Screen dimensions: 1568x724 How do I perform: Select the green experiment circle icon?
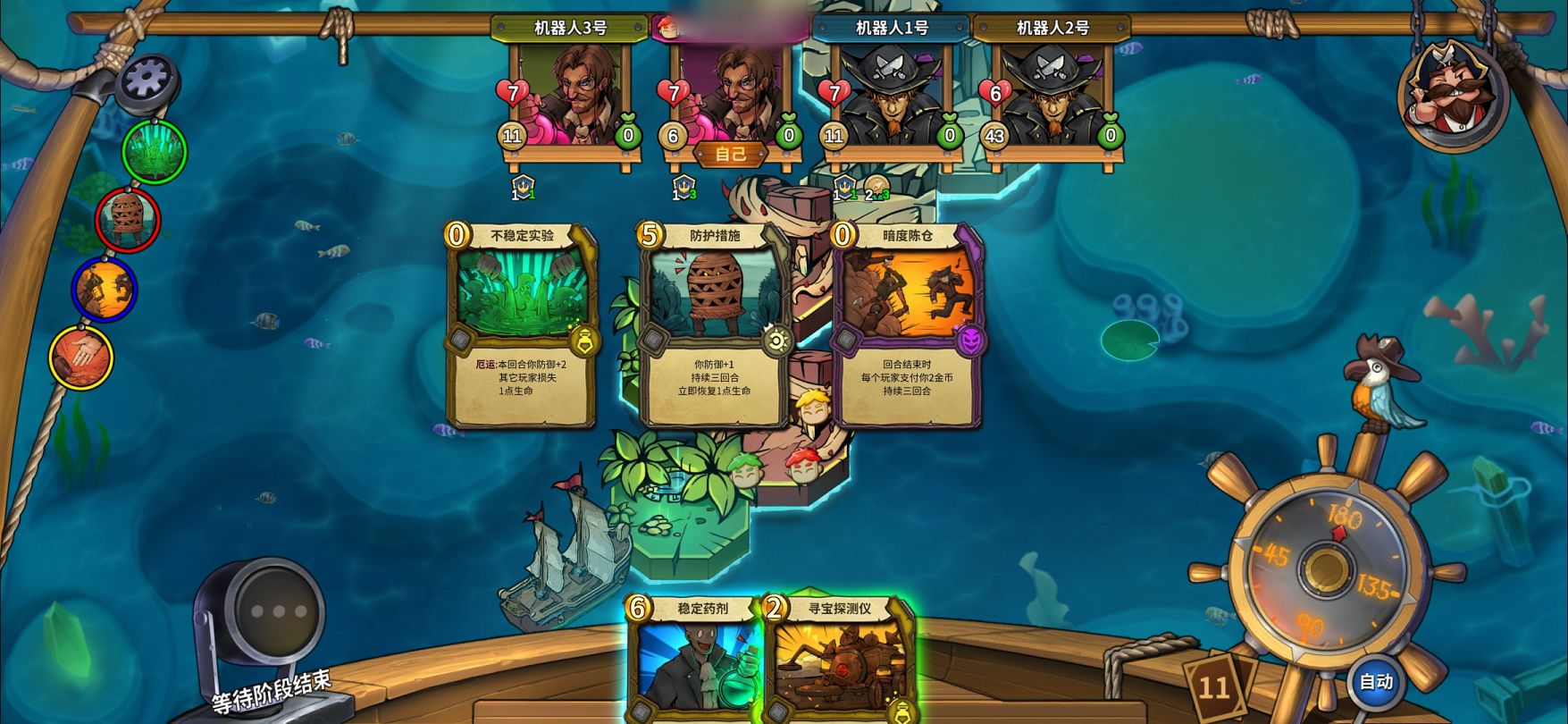point(154,151)
